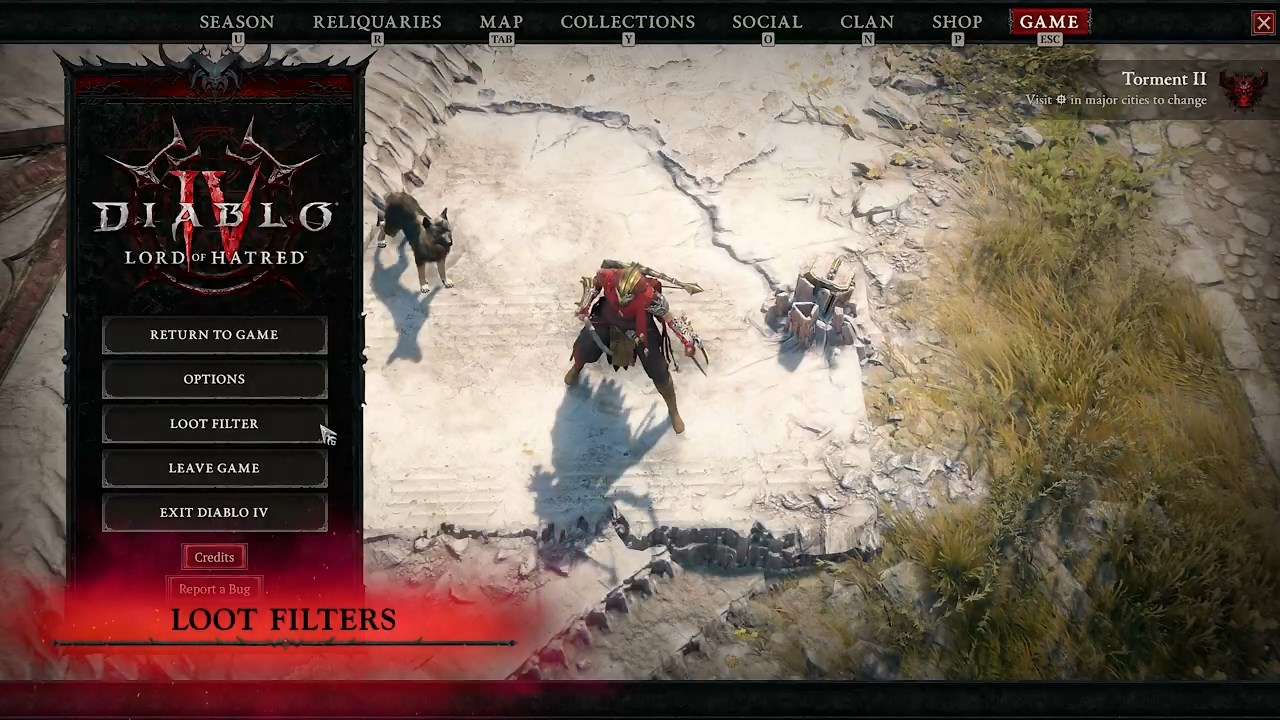Click the Return to Game button
Image resolution: width=1280 pixels, height=720 pixels.
coord(214,335)
